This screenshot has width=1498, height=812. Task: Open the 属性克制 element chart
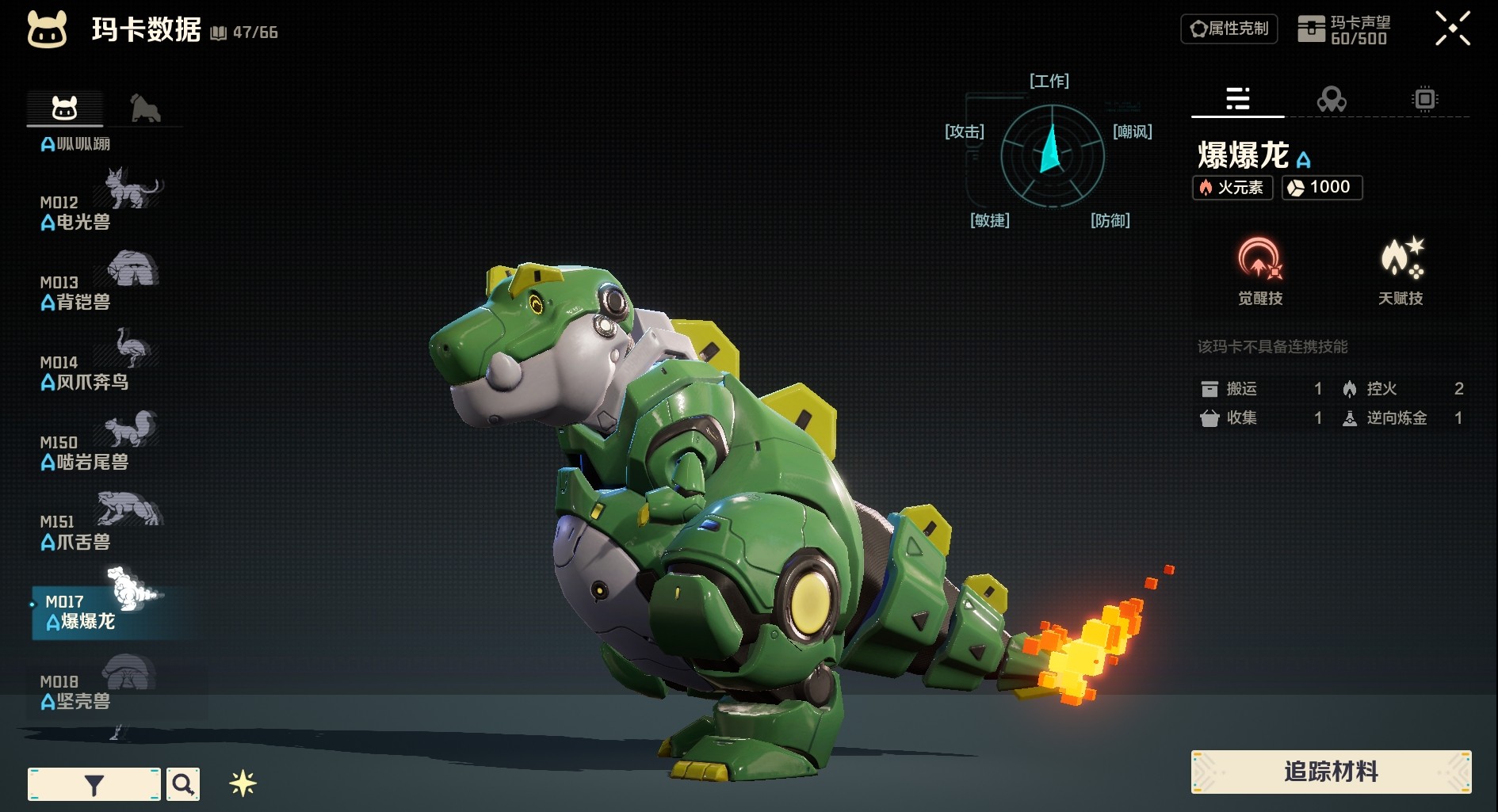pos(1229,29)
